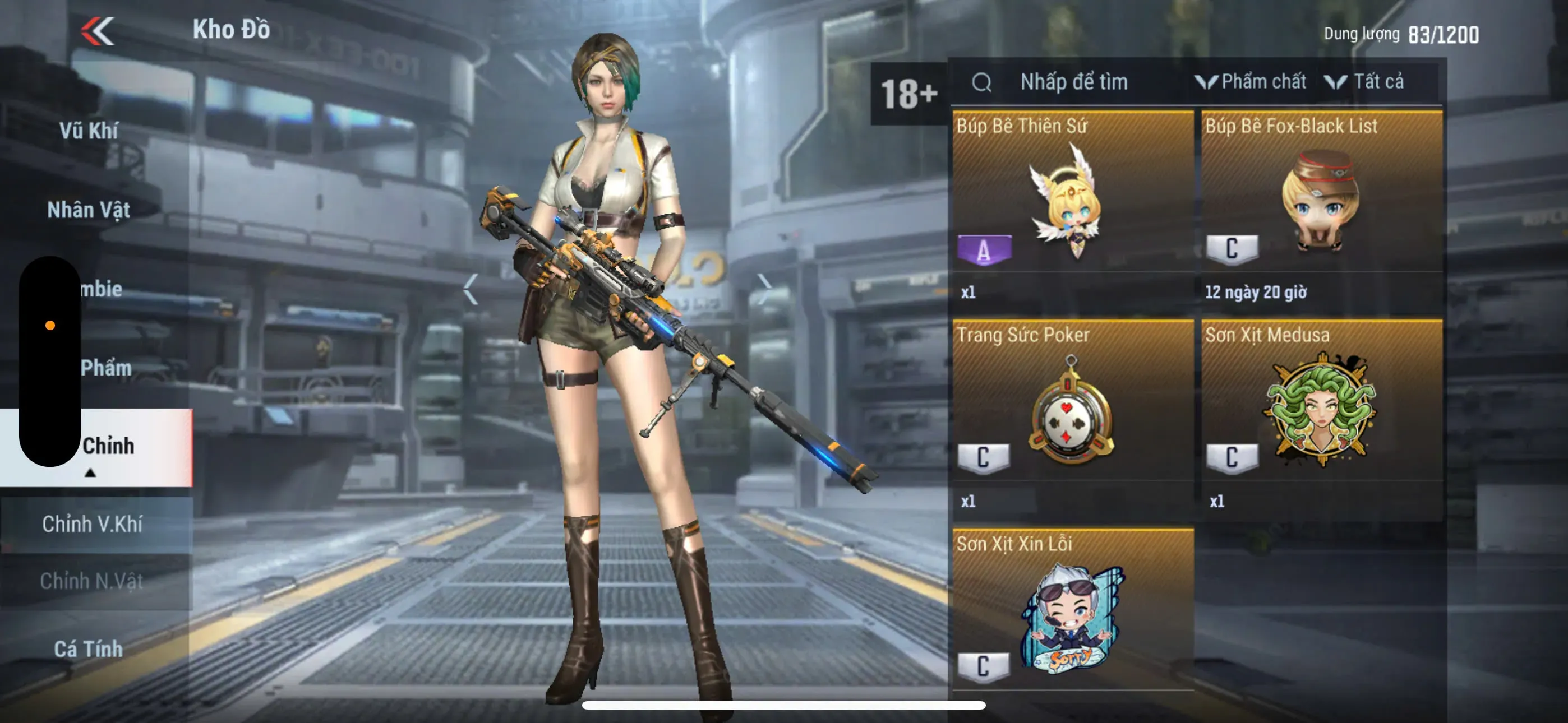
Task: Switch to the Nhân Vật tab
Action: pos(89,210)
